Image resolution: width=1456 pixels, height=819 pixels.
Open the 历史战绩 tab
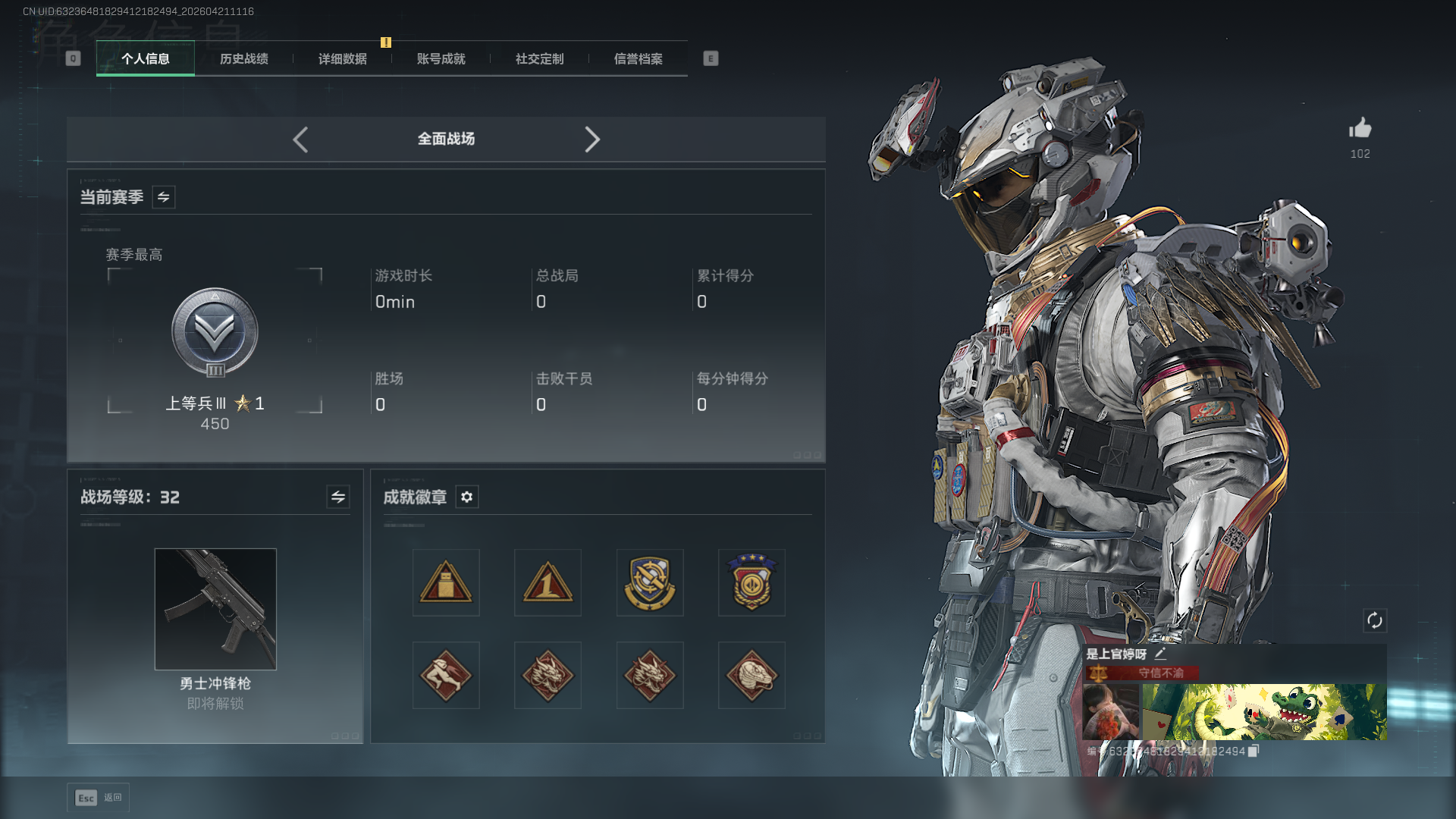coord(243,58)
